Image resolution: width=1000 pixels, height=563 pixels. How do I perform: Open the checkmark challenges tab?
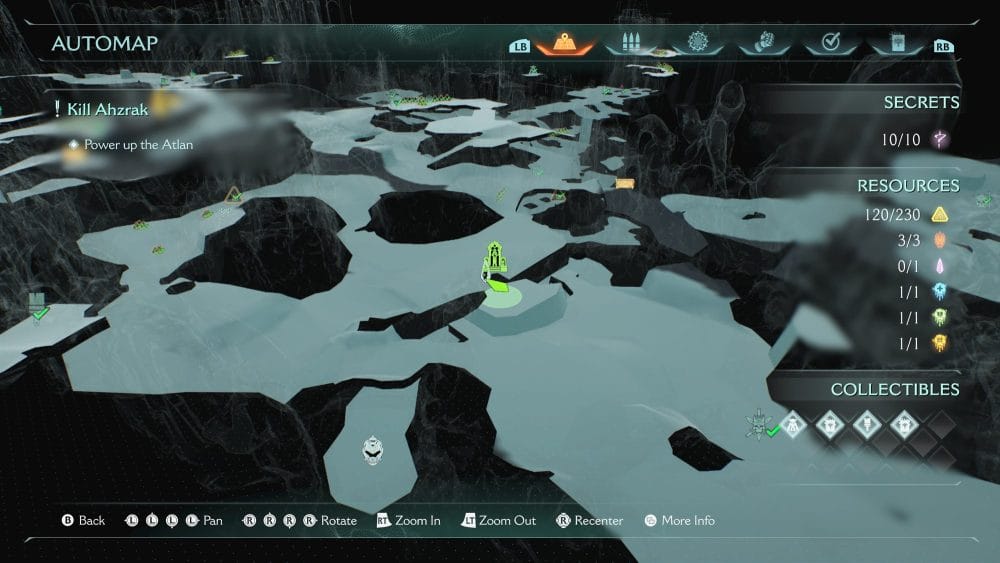click(x=829, y=43)
